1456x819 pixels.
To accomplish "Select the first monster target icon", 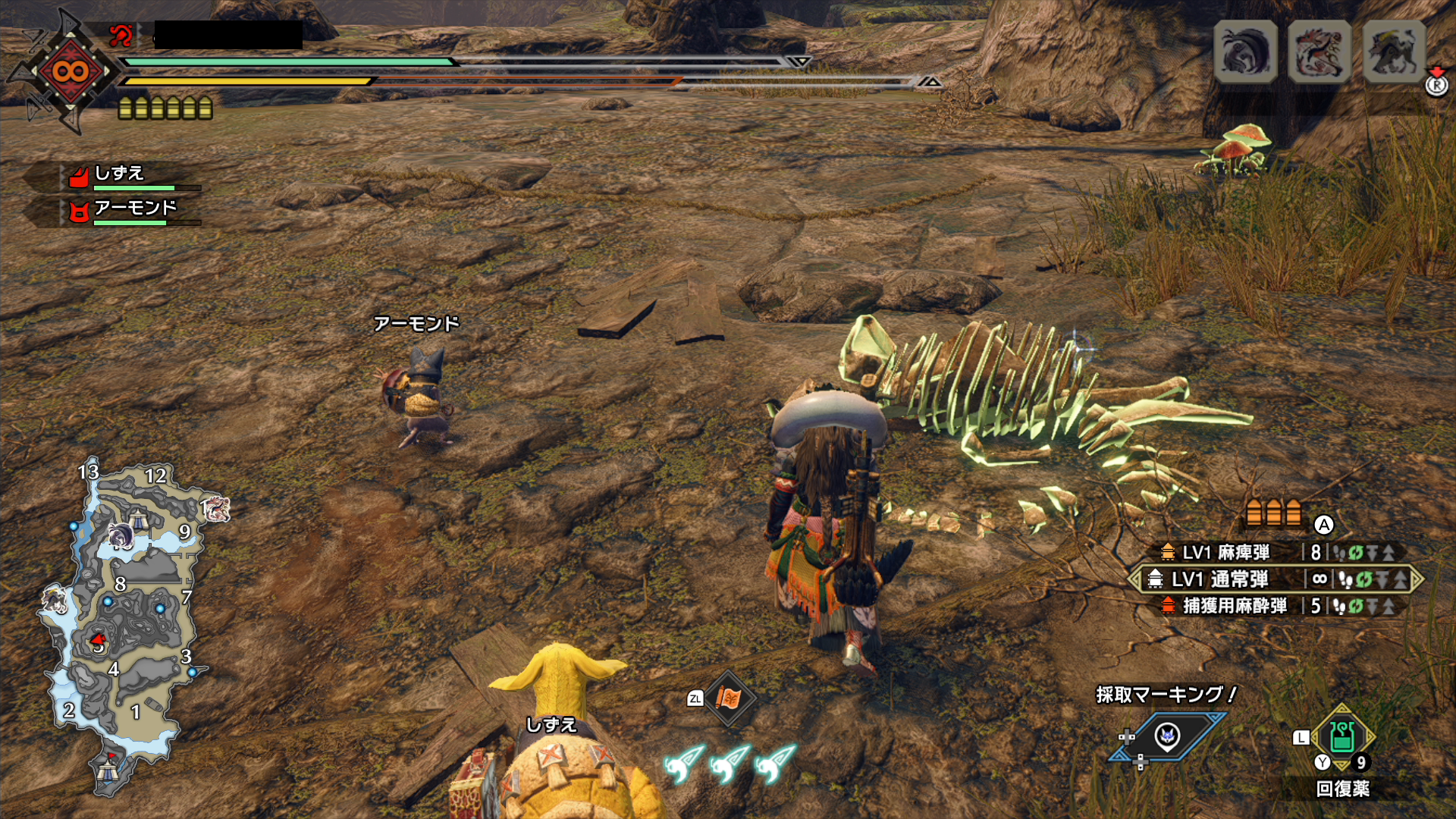I will tap(1245, 52).
